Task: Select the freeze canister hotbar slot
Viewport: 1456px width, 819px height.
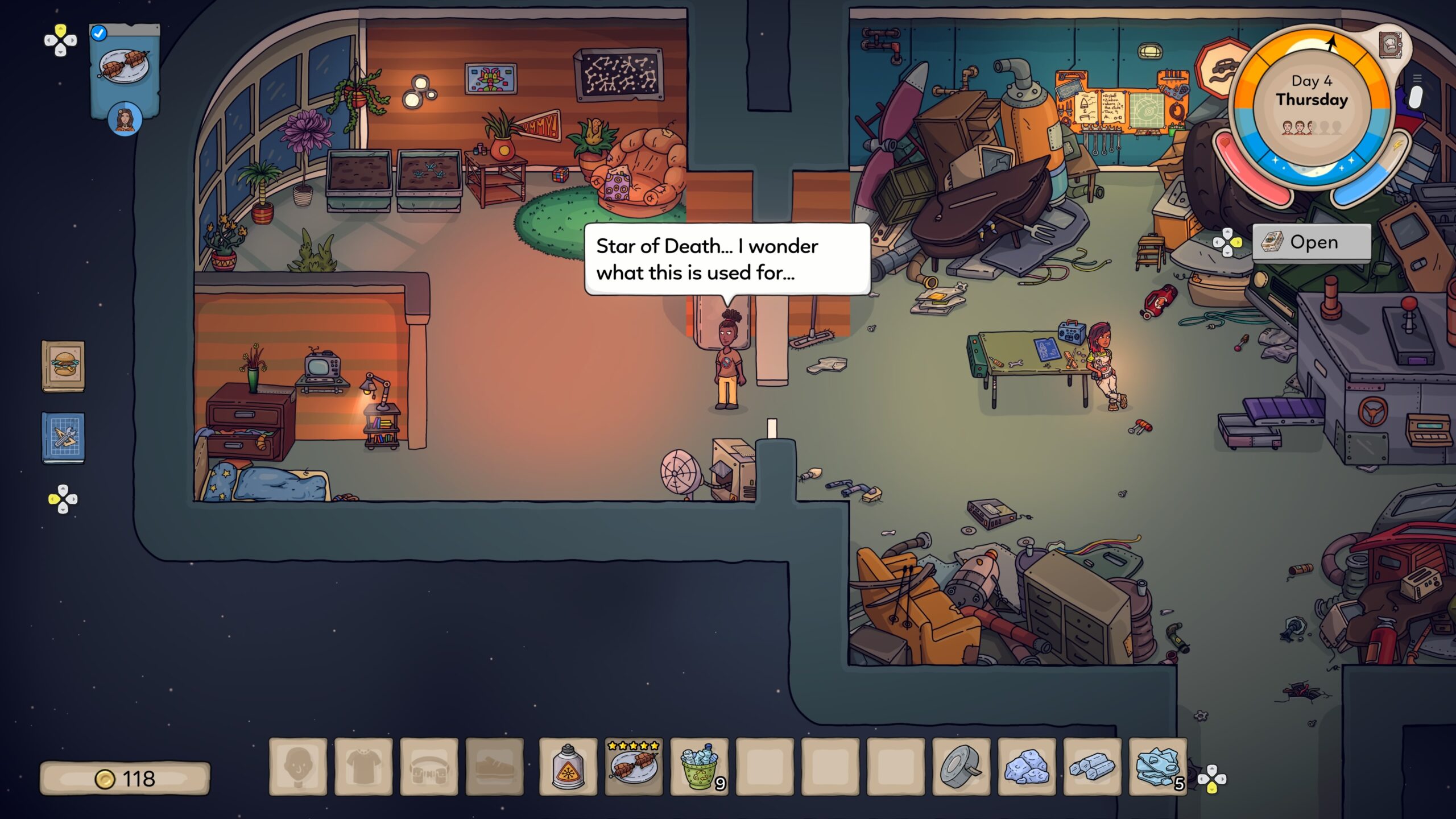Action: tap(568, 766)
